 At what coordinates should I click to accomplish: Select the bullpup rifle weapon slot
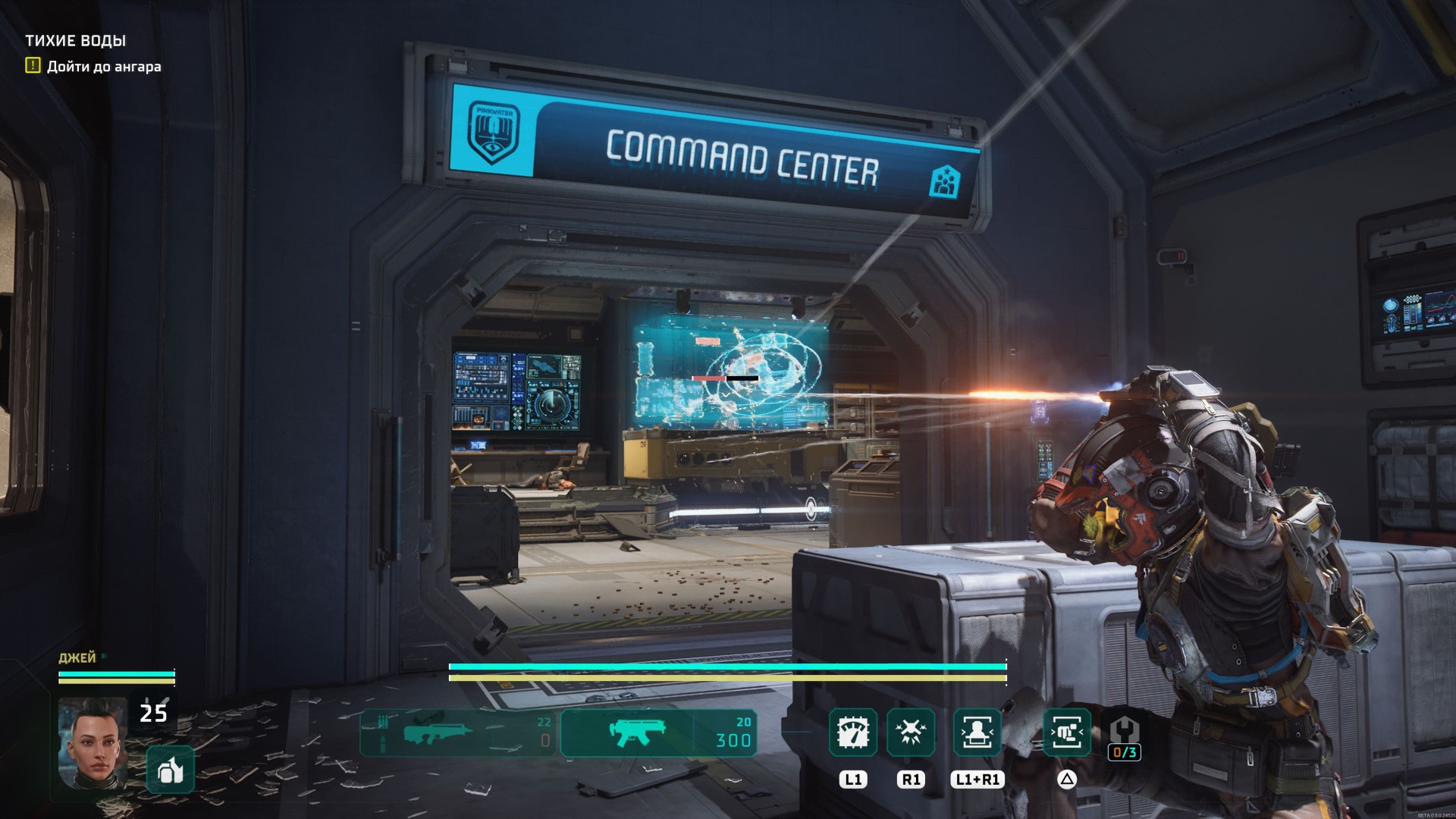coord(460,733)
